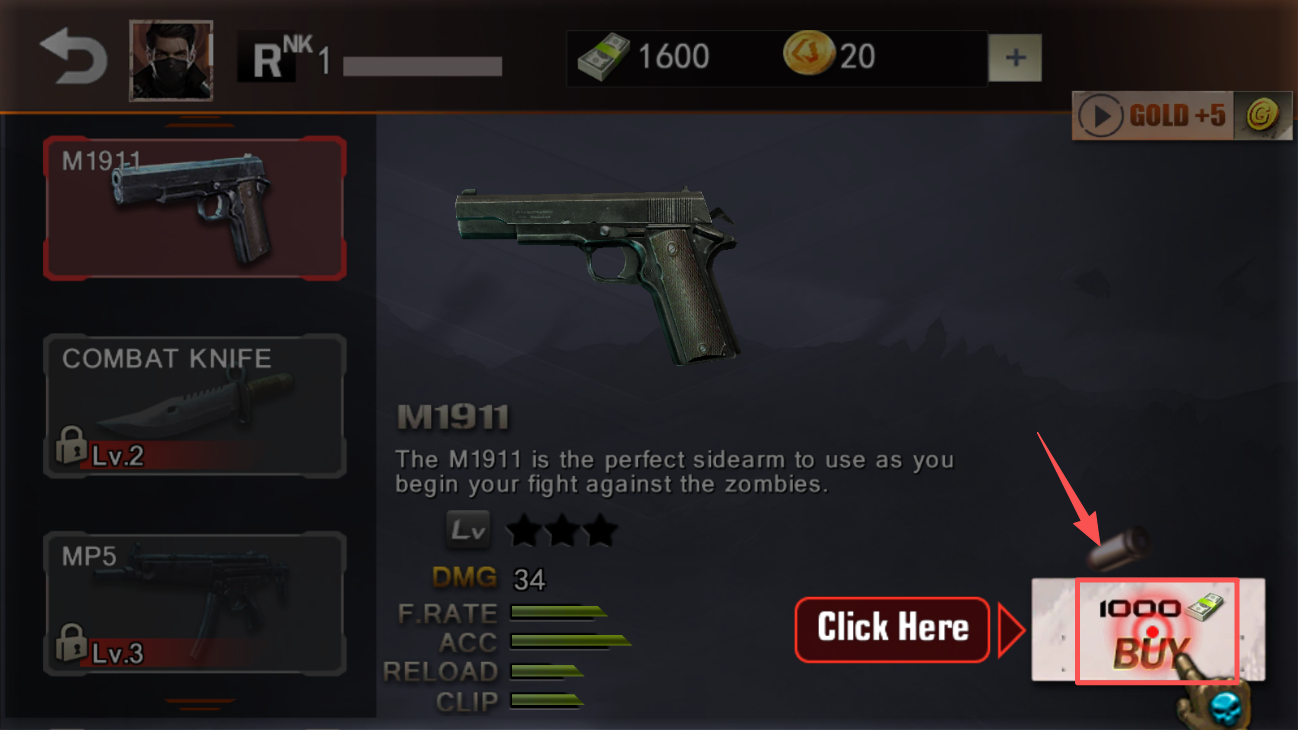Select the locked MP5 weapon entry
Image resolution: width=1298 pixels, height=730 pixels.
195,603
